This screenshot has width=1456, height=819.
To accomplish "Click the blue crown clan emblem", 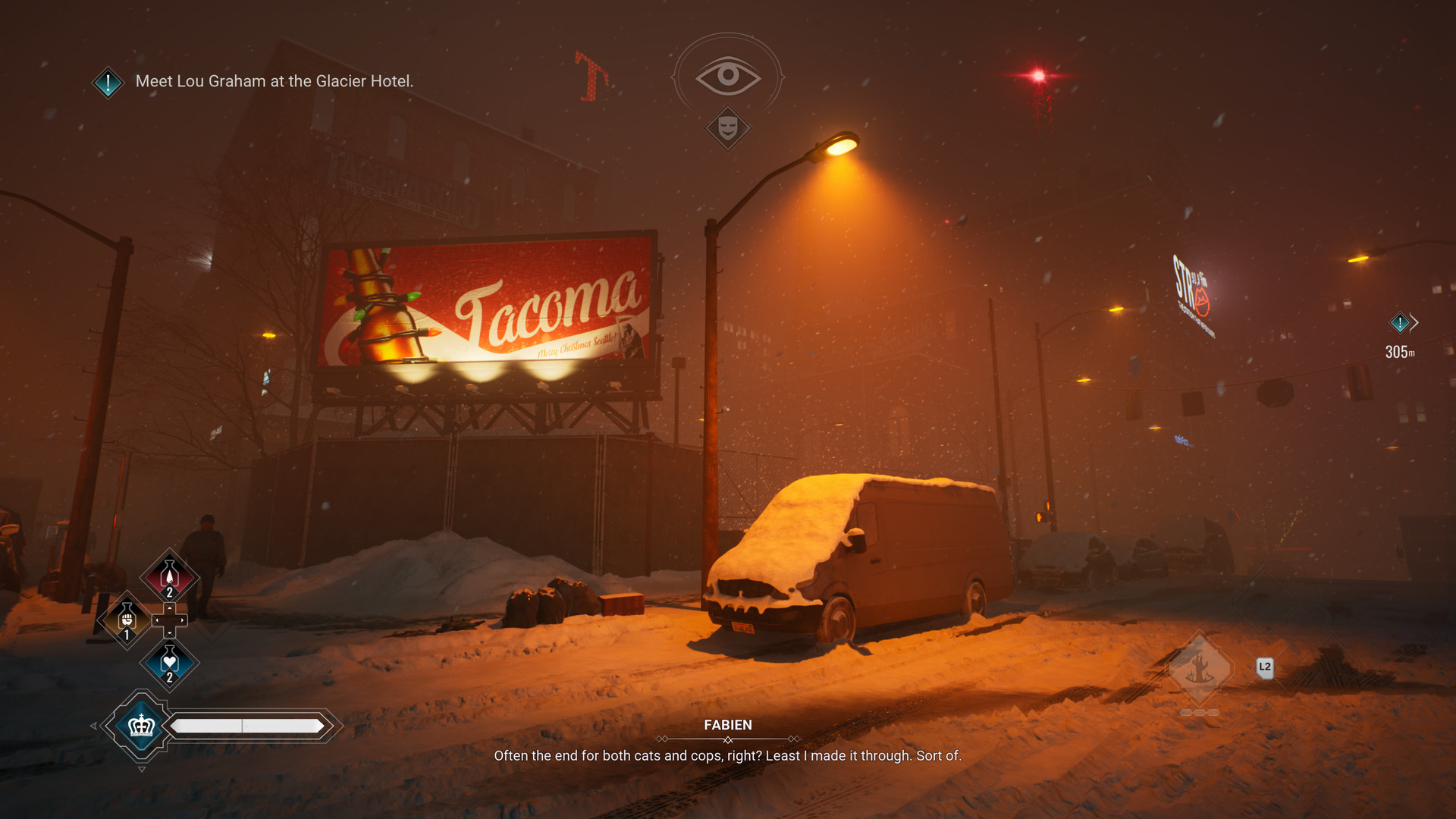I will 142,726.
